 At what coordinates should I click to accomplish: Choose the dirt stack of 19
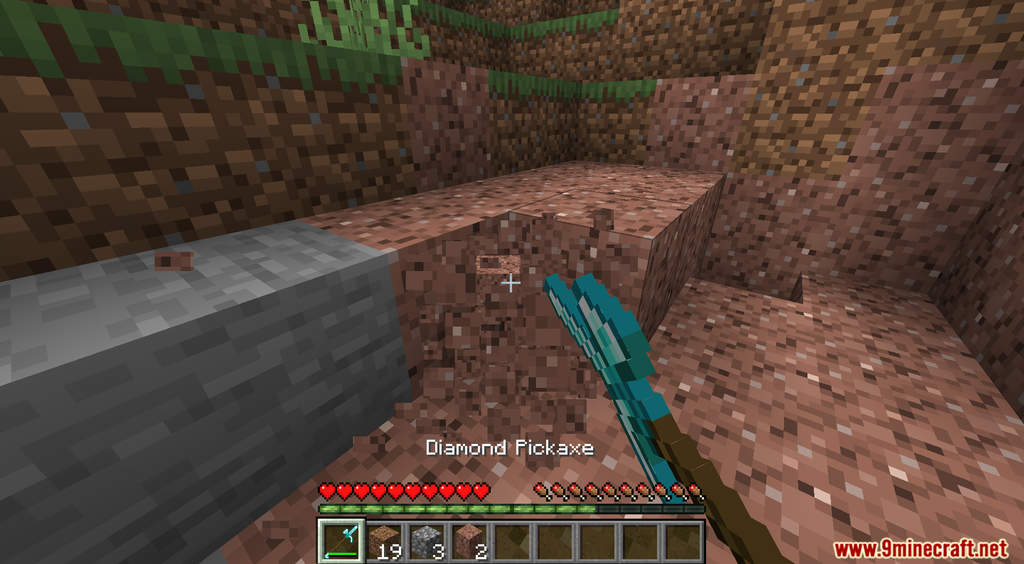coord(384,541)
